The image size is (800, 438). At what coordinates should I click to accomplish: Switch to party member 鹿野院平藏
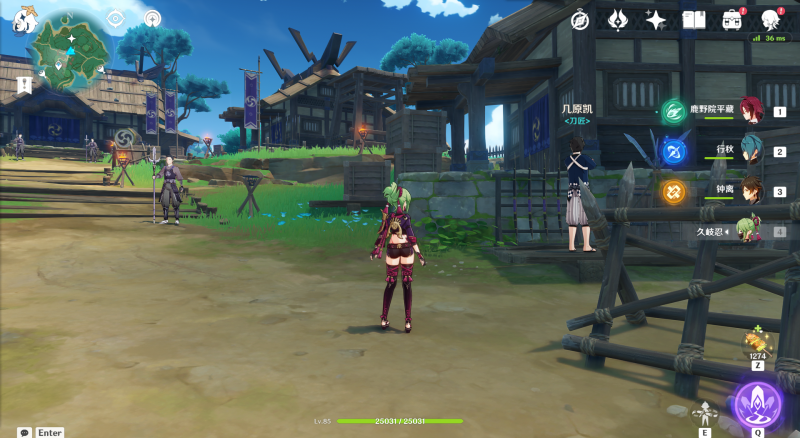coord(750,112)
